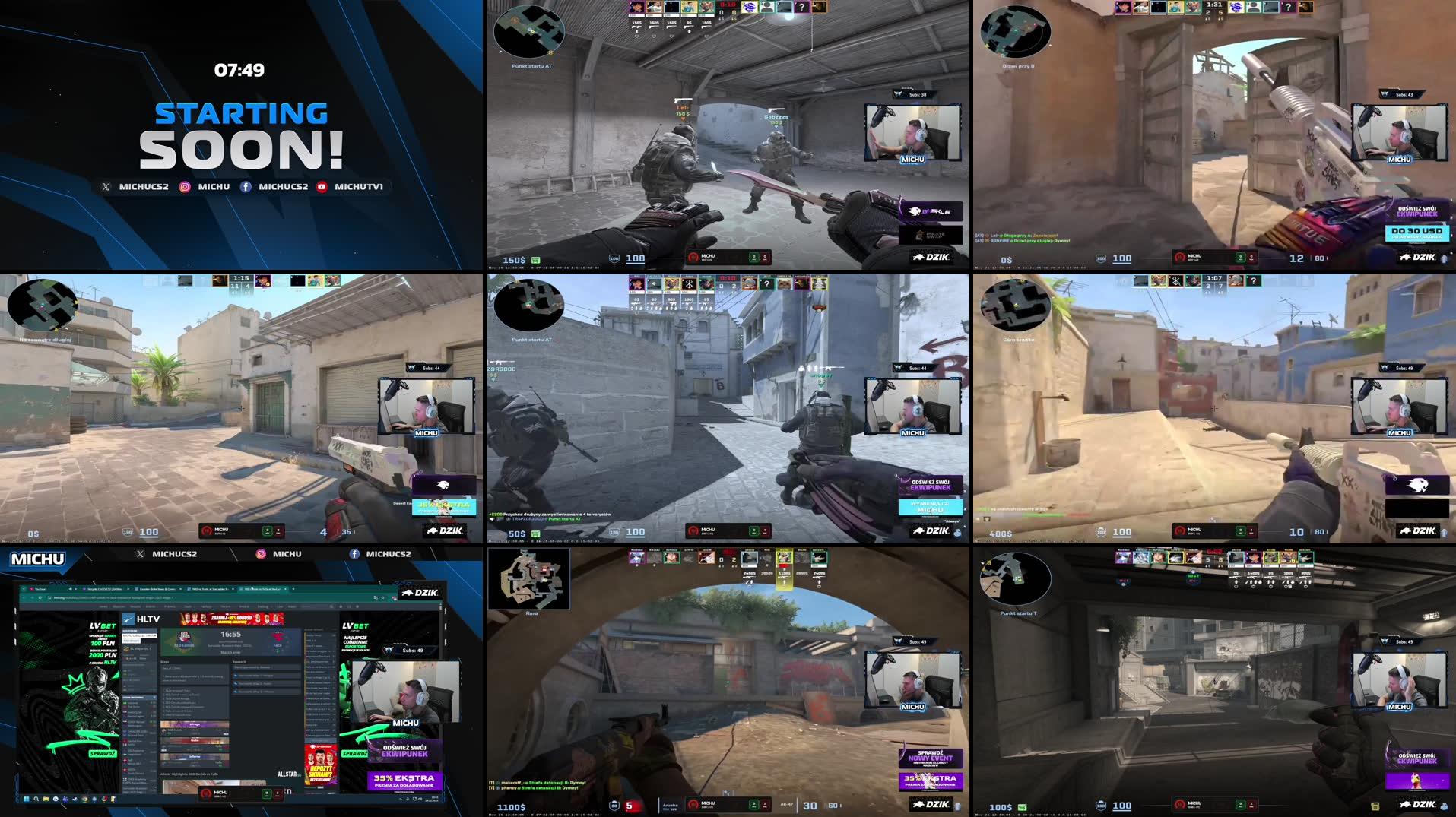
Task: Click the YouTube icon next to MICHUTV1
Action: pyautogui.click(x=322, y=186)
